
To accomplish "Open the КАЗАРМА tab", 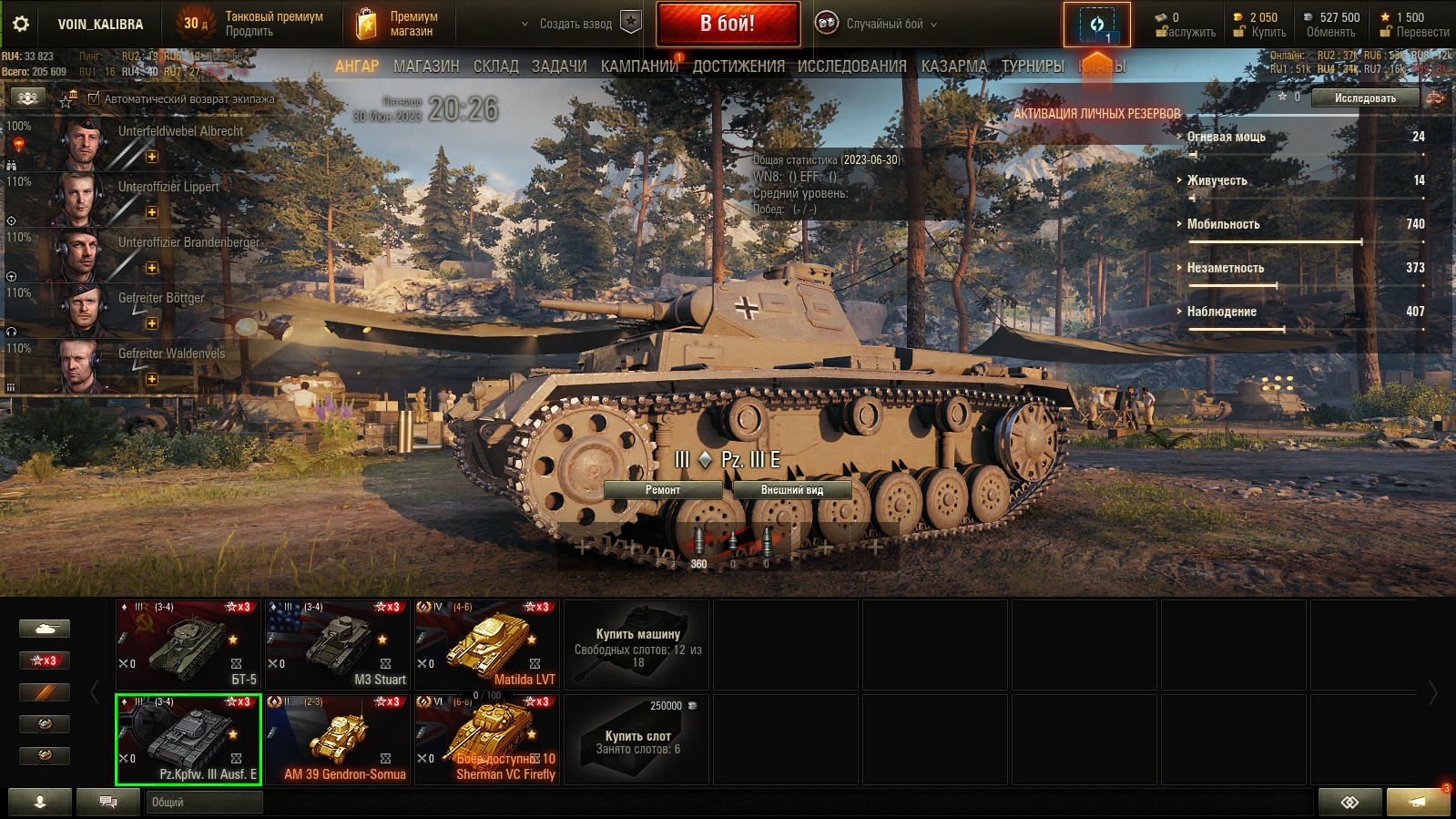I will pos(953,67).
